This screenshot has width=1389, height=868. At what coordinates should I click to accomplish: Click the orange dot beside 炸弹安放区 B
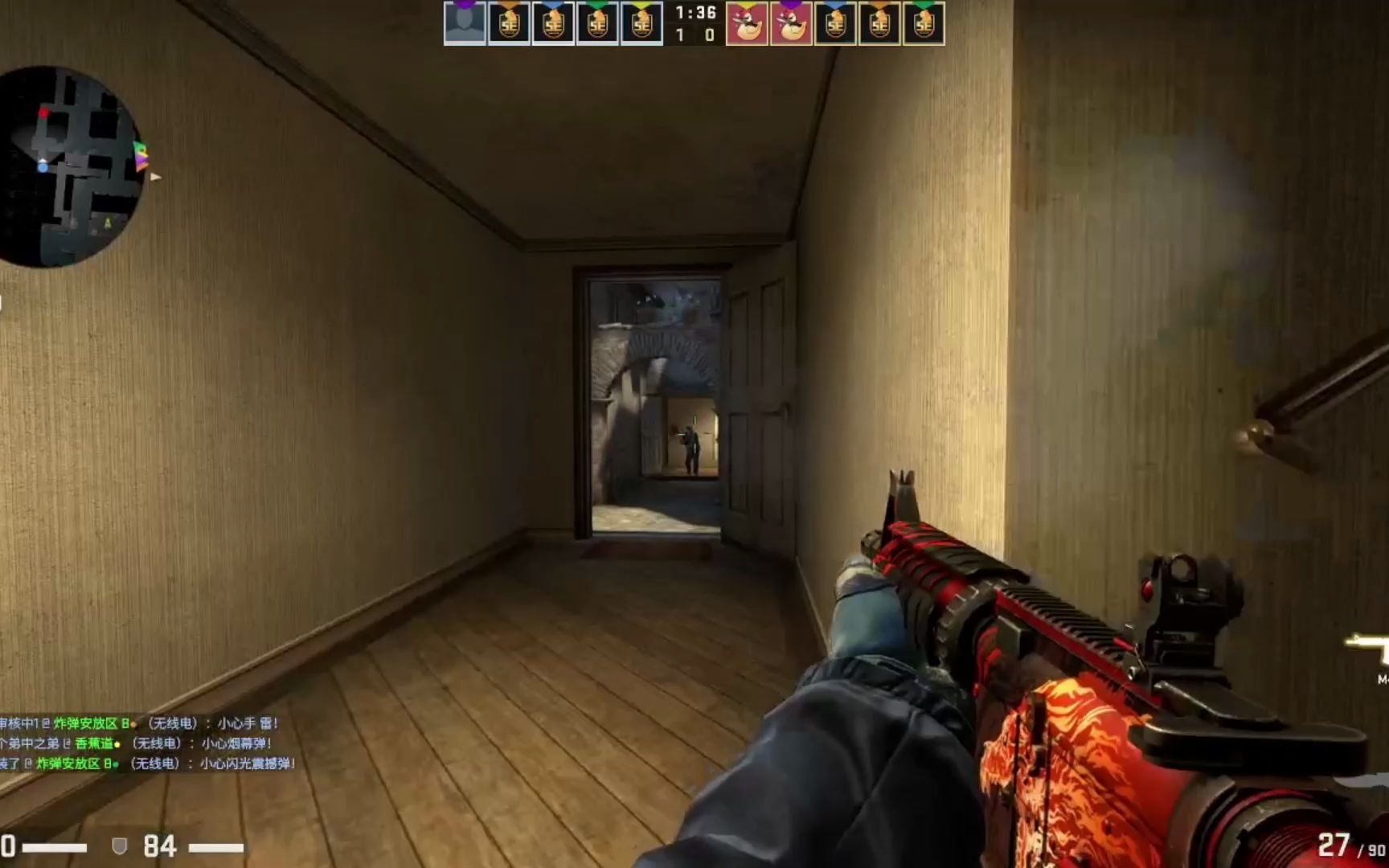132,724
